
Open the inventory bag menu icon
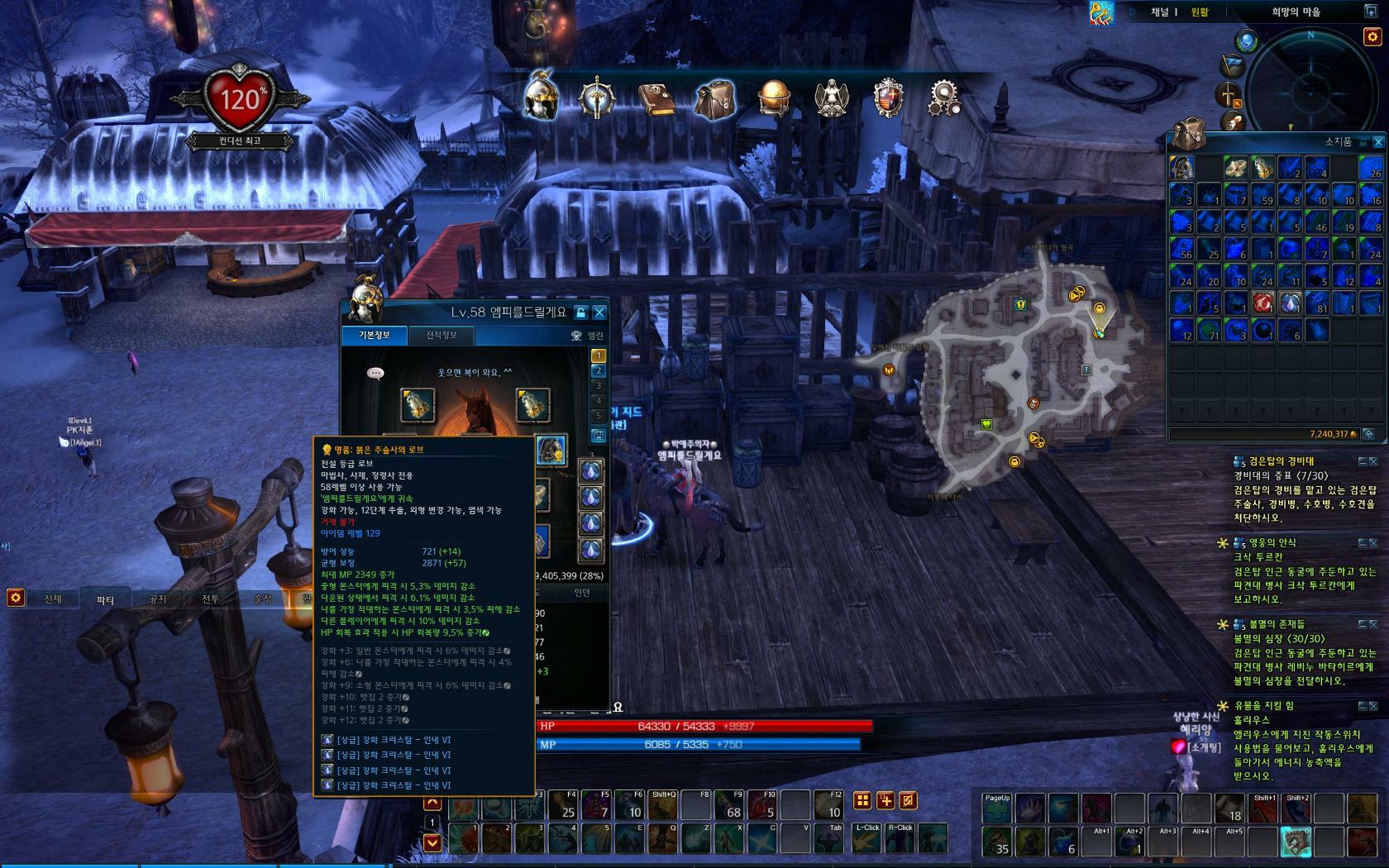[x=714, y=98]
